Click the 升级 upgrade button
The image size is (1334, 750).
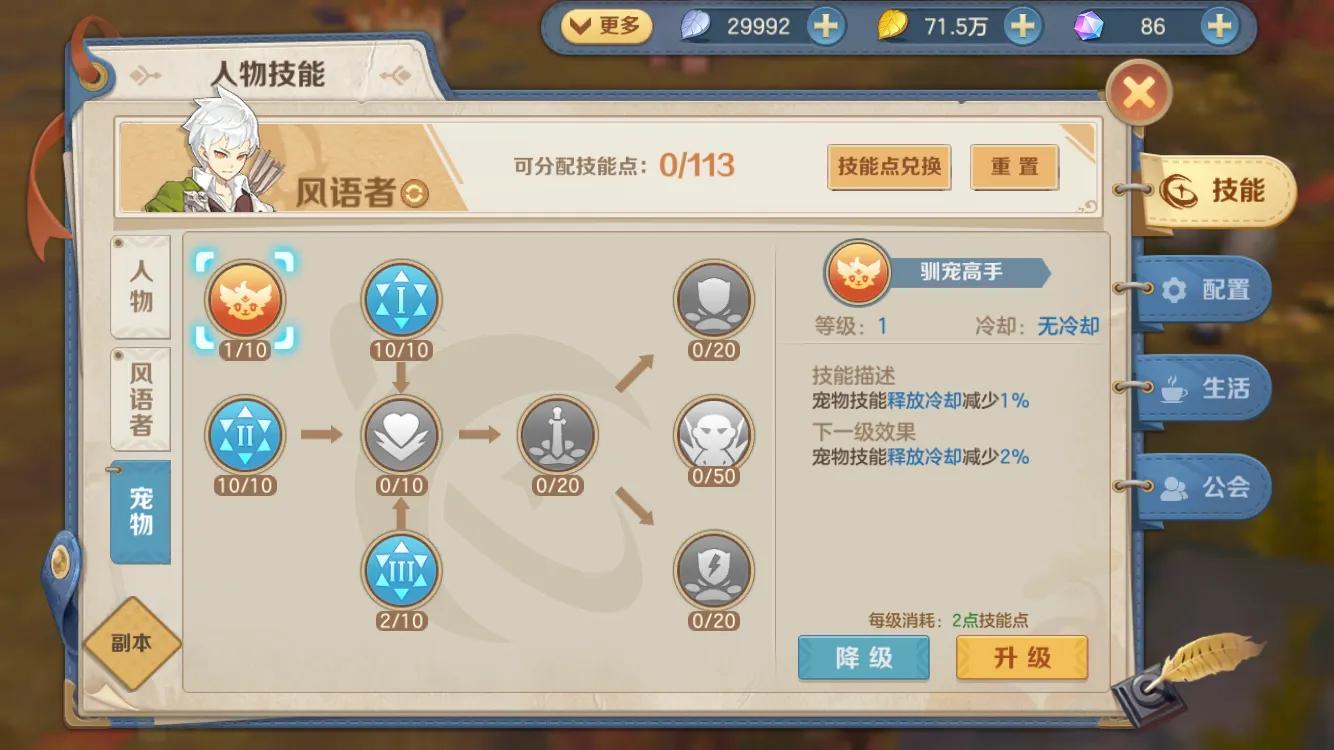click(x=1022, y=658)
